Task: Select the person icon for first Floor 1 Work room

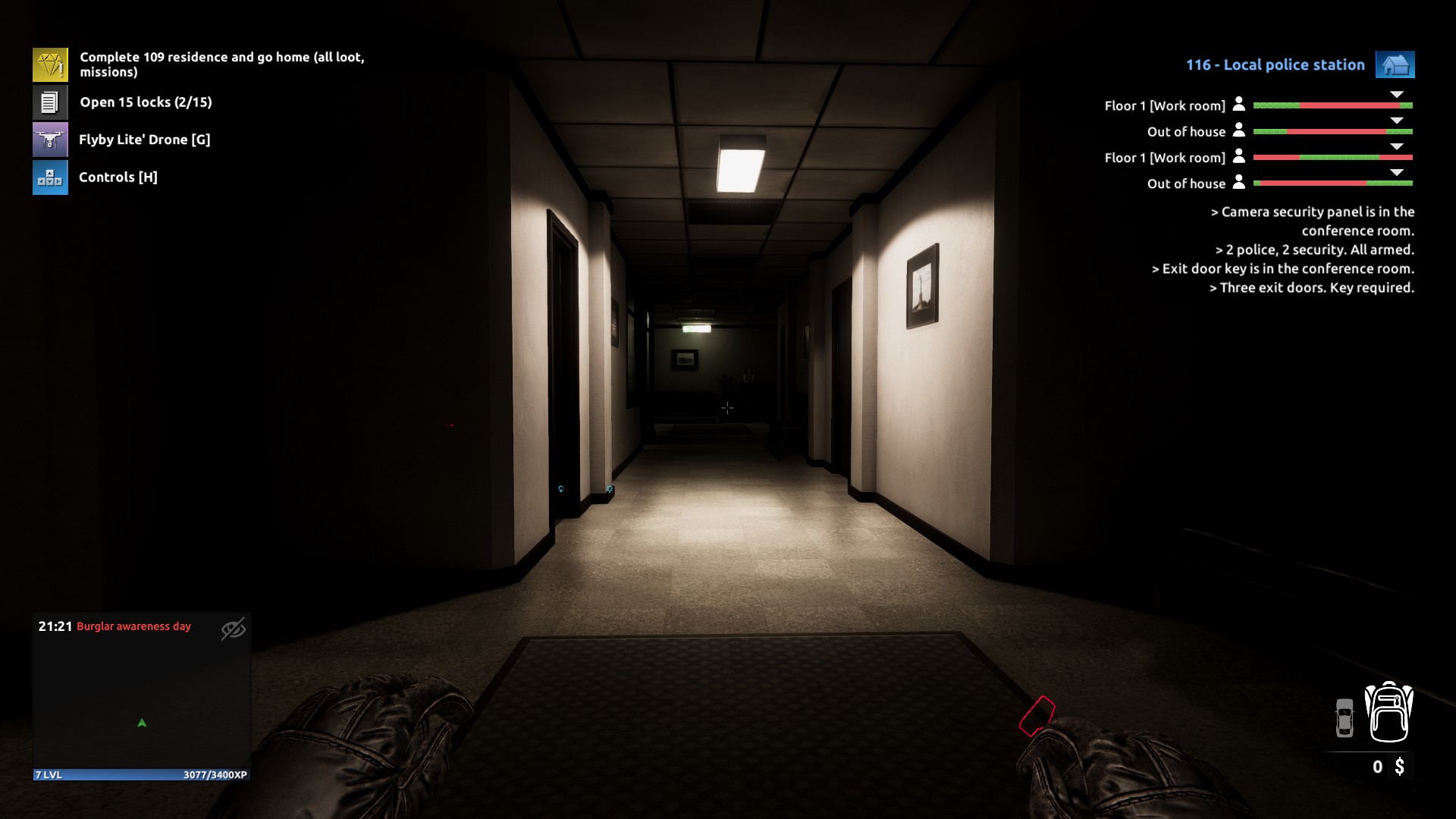Action: pos(1239,105)
